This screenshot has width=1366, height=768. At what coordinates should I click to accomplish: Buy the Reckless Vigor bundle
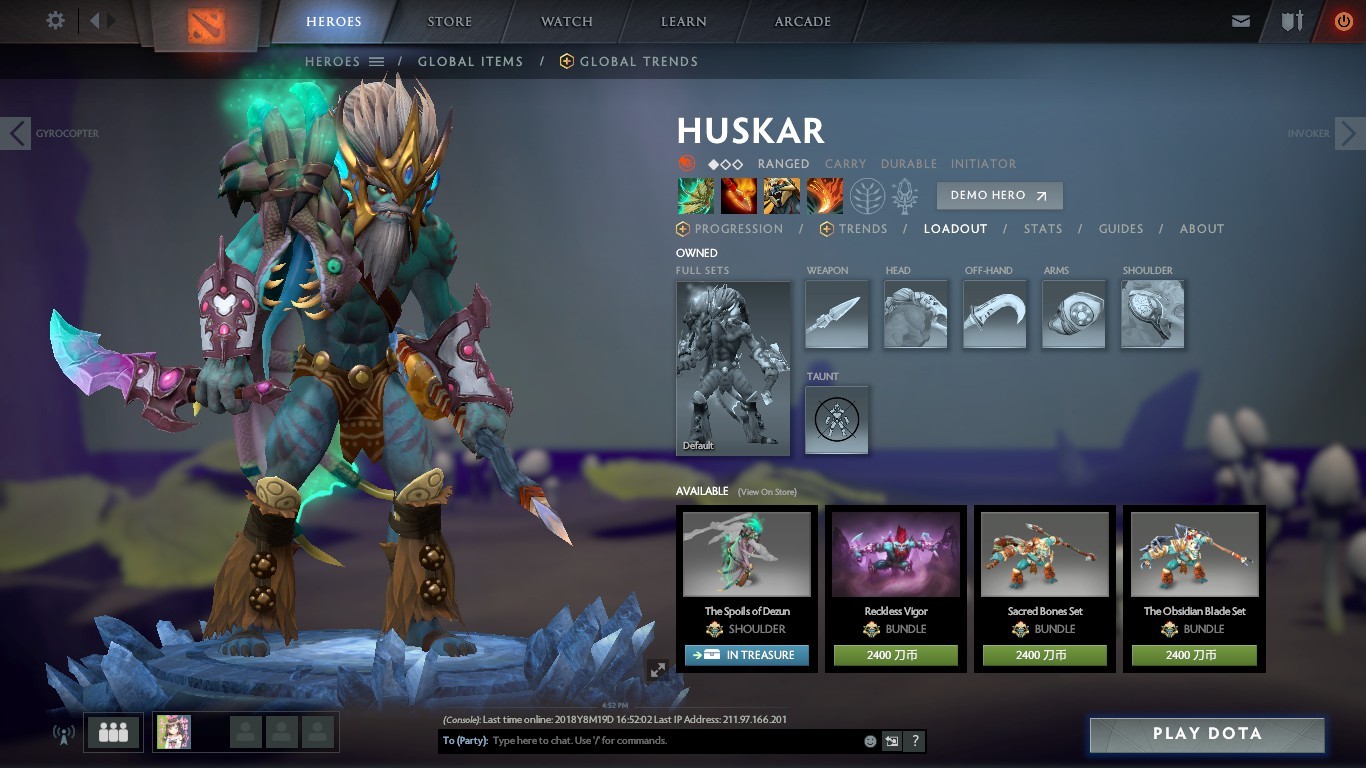[896, 655]
